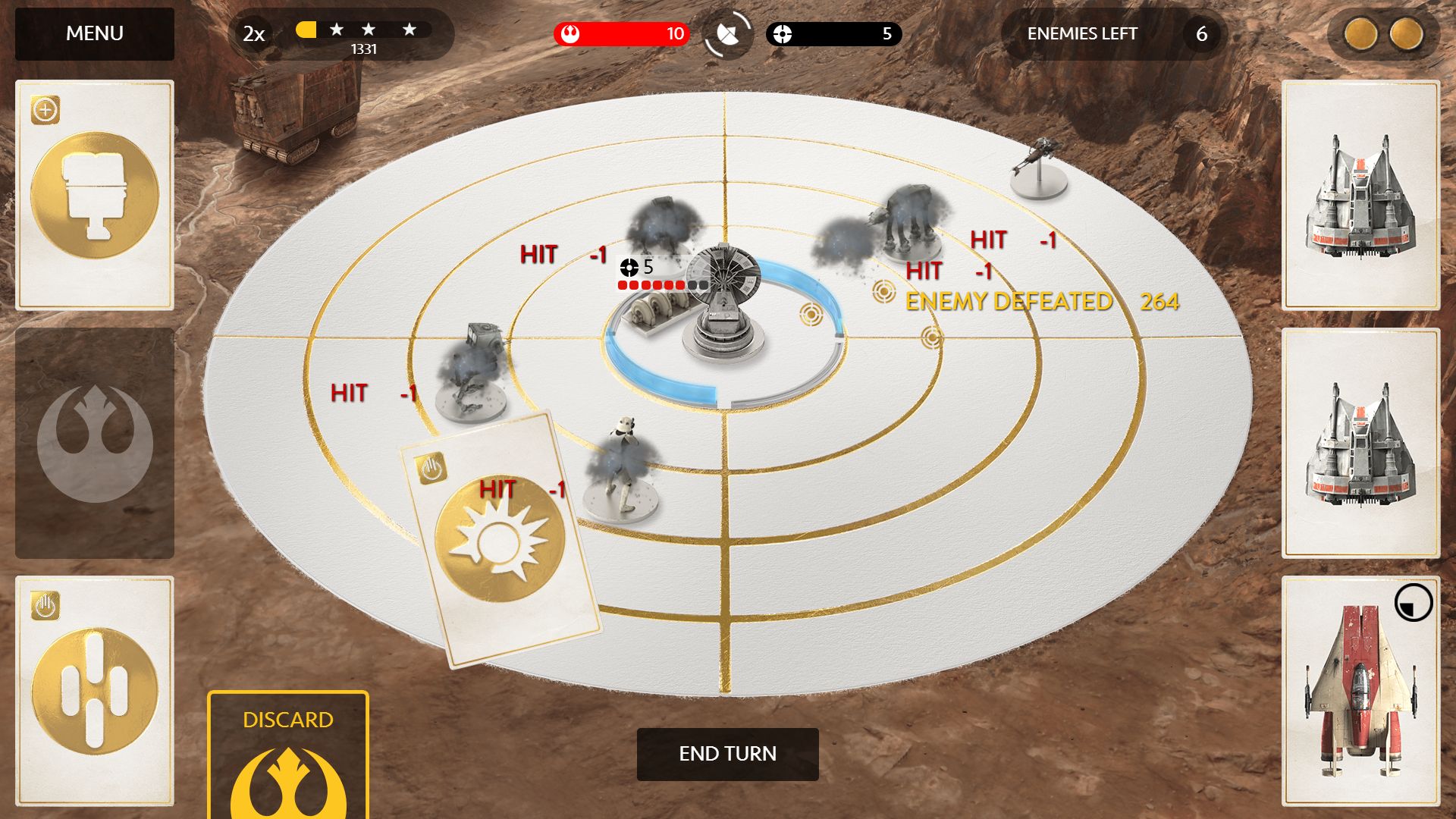Target the speeder bike unit on the board
1456x819 pixels.
point(1037,168)
